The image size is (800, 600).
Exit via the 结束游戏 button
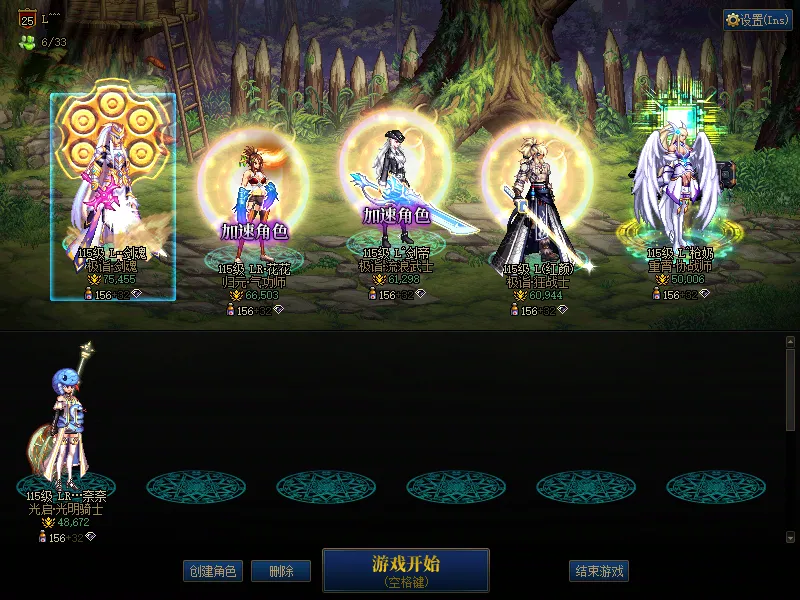(x=599, y=571)
